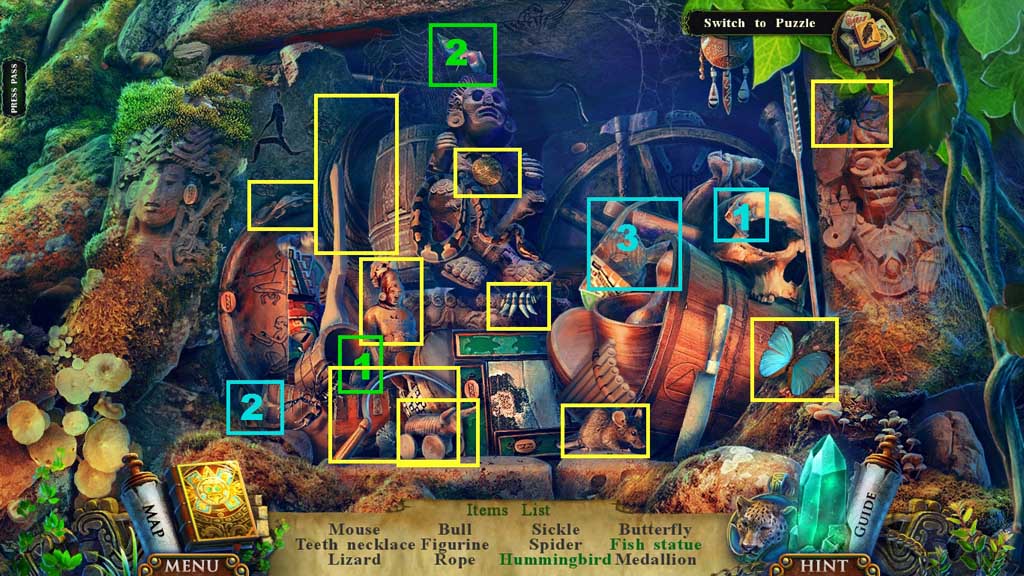Select Medallion in the items list
The image size is (1024, 576).
pos(655,560)
